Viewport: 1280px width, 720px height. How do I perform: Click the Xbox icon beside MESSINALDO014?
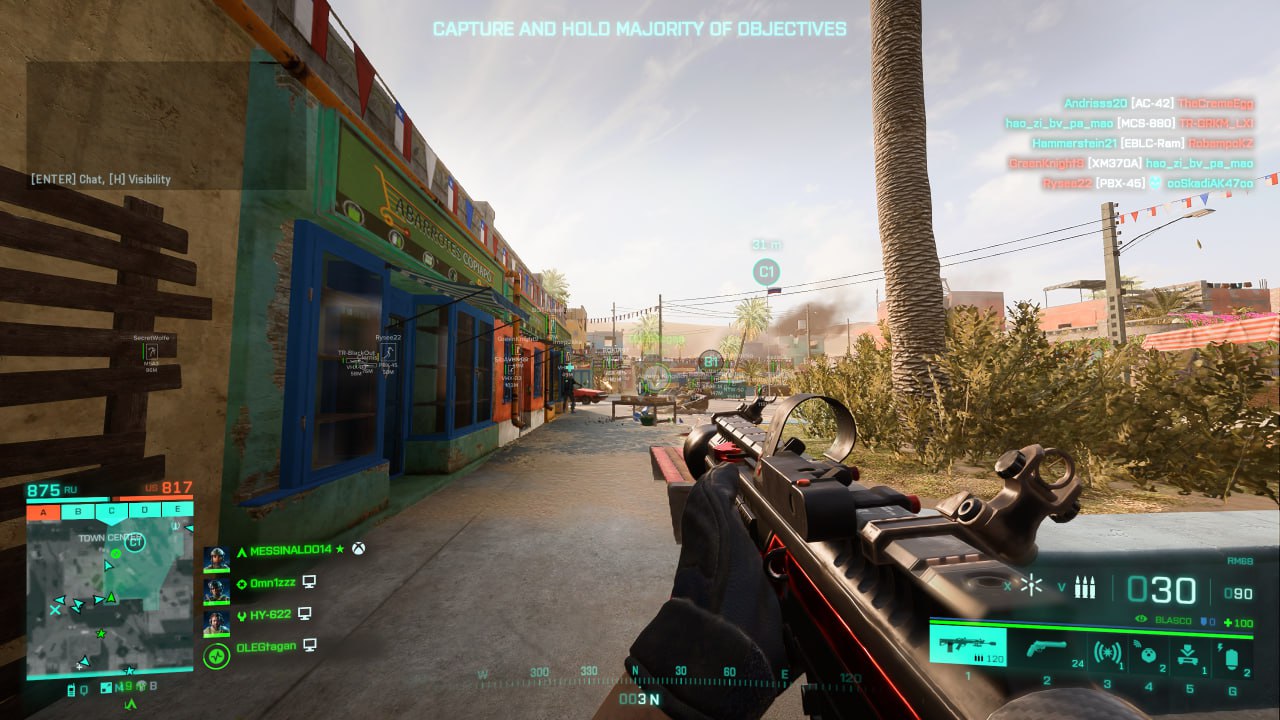click(x=358, y=549)
